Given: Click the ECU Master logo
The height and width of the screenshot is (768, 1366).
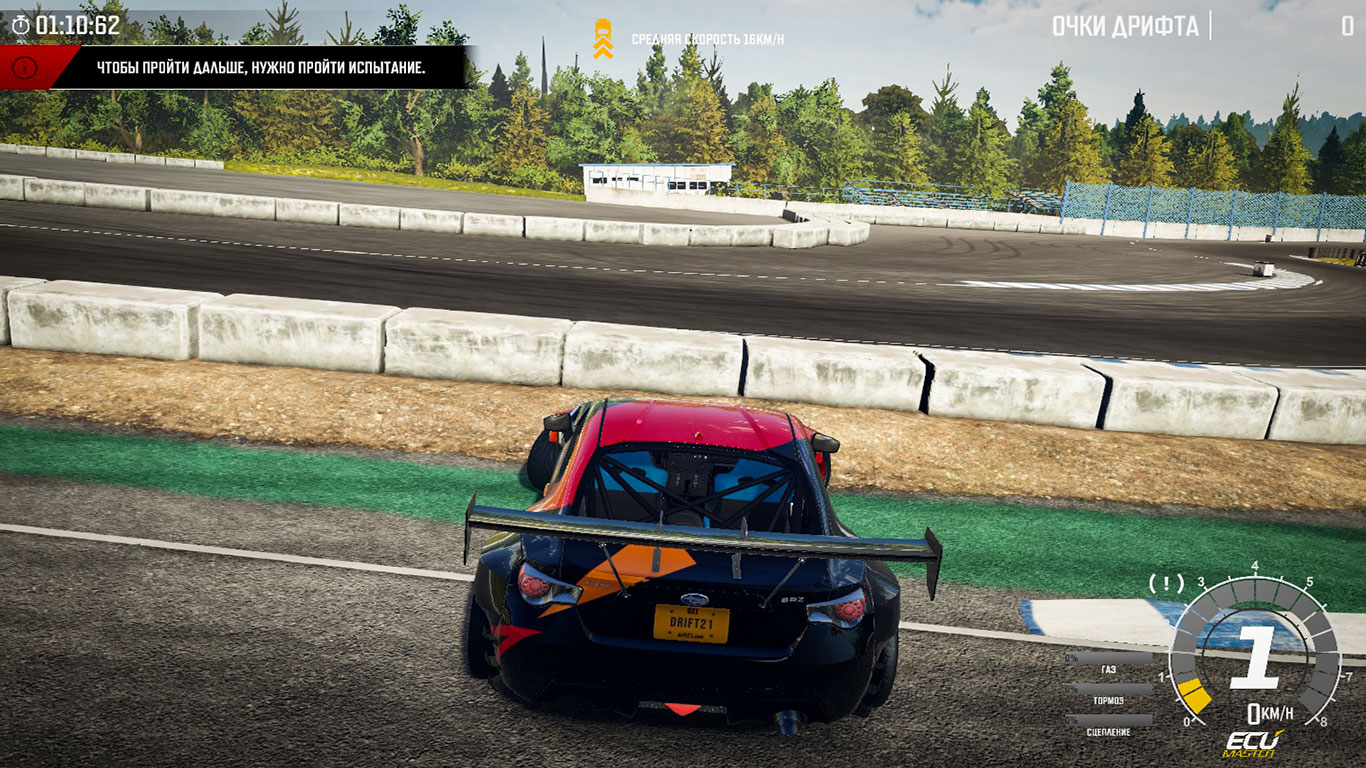Looking at the screenshot, I should click(x=1252, y=744).
